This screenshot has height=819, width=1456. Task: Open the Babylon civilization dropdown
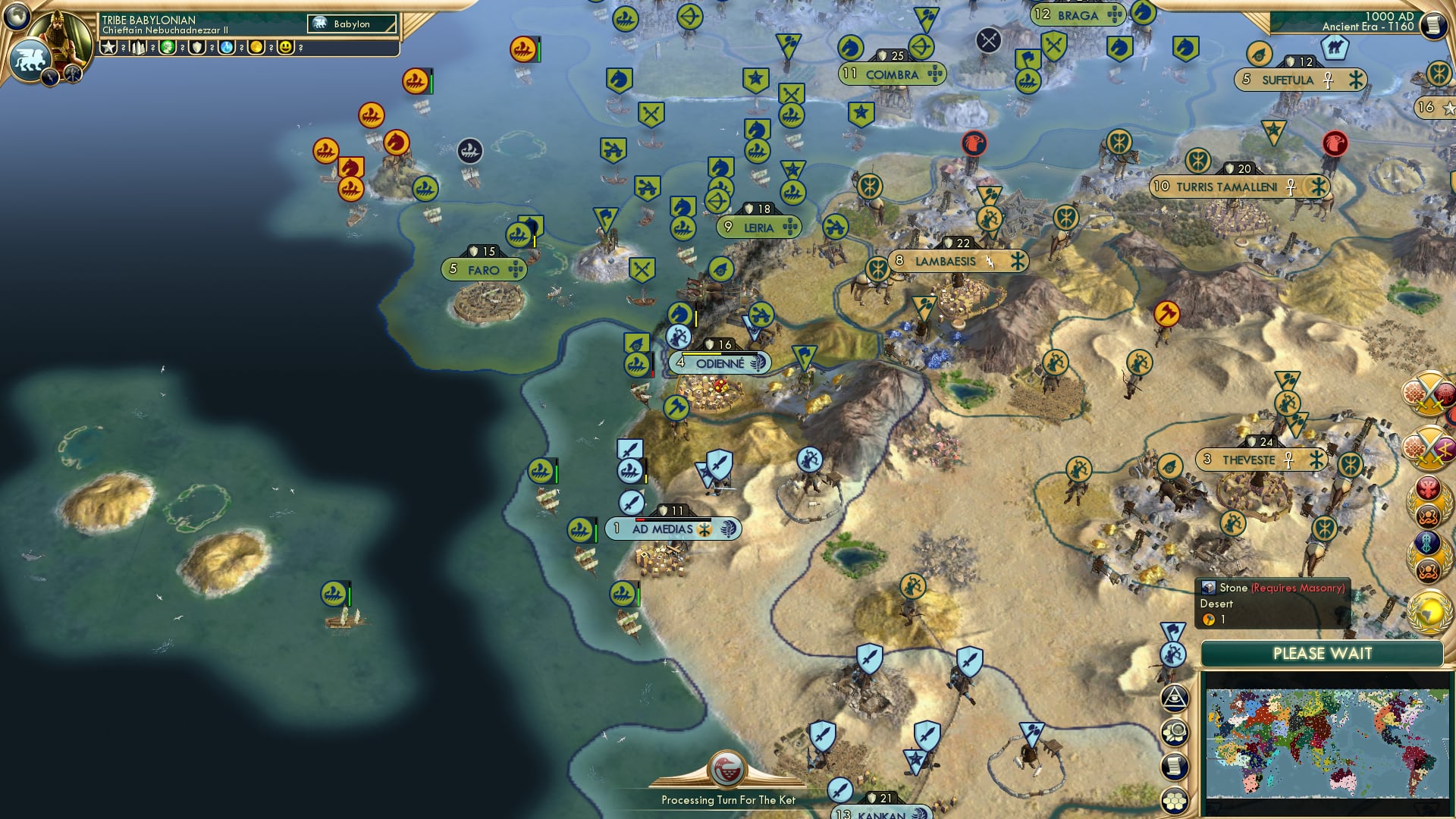(x=353, y=24)
